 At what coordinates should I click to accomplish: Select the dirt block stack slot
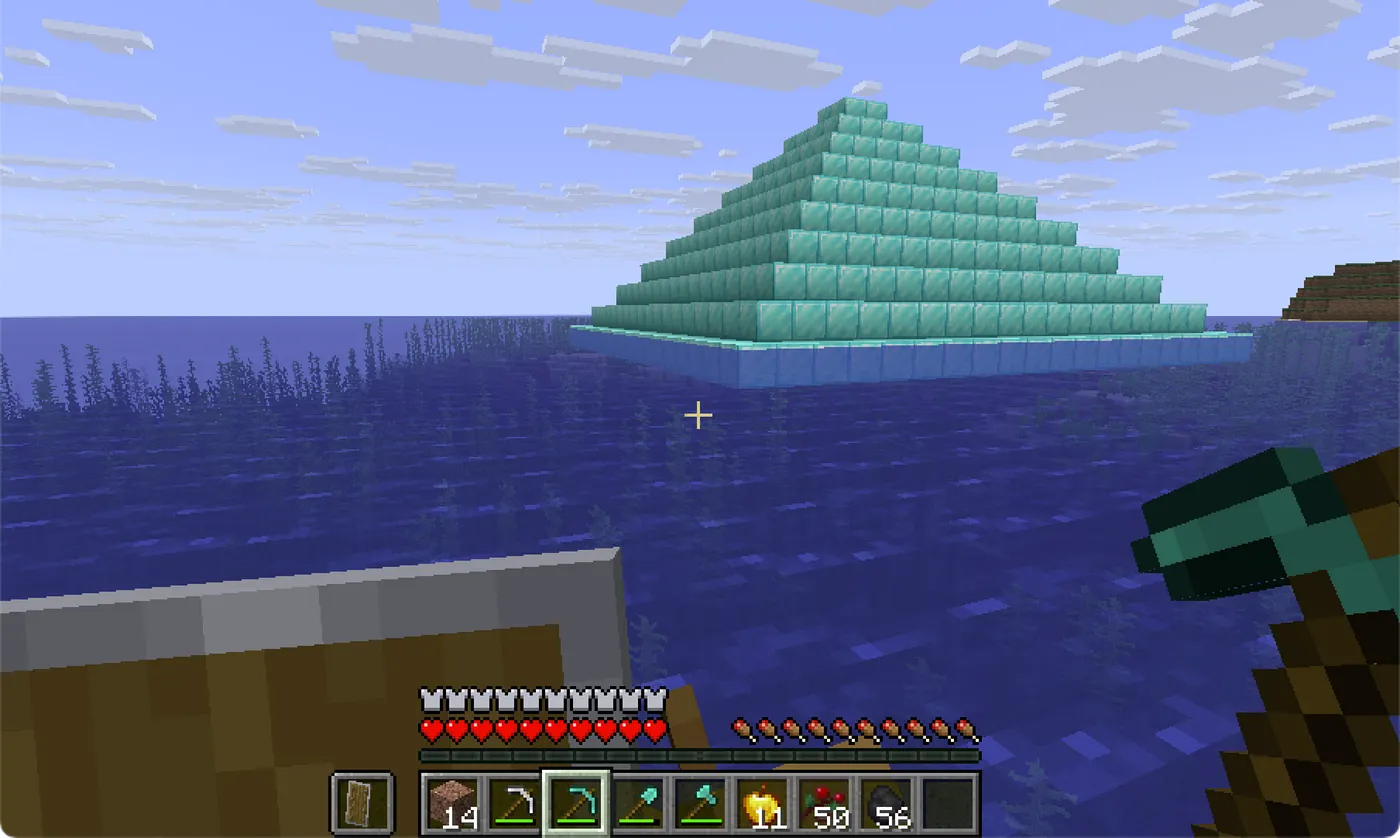451,802
